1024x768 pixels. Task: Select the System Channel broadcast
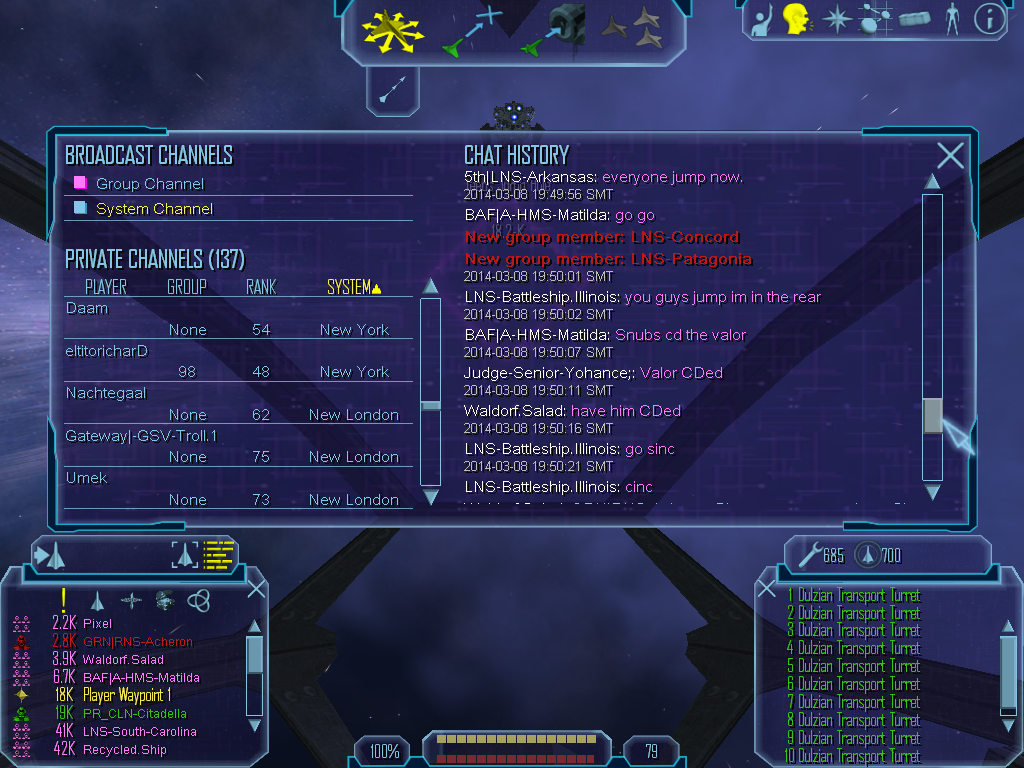click(153, 209)
